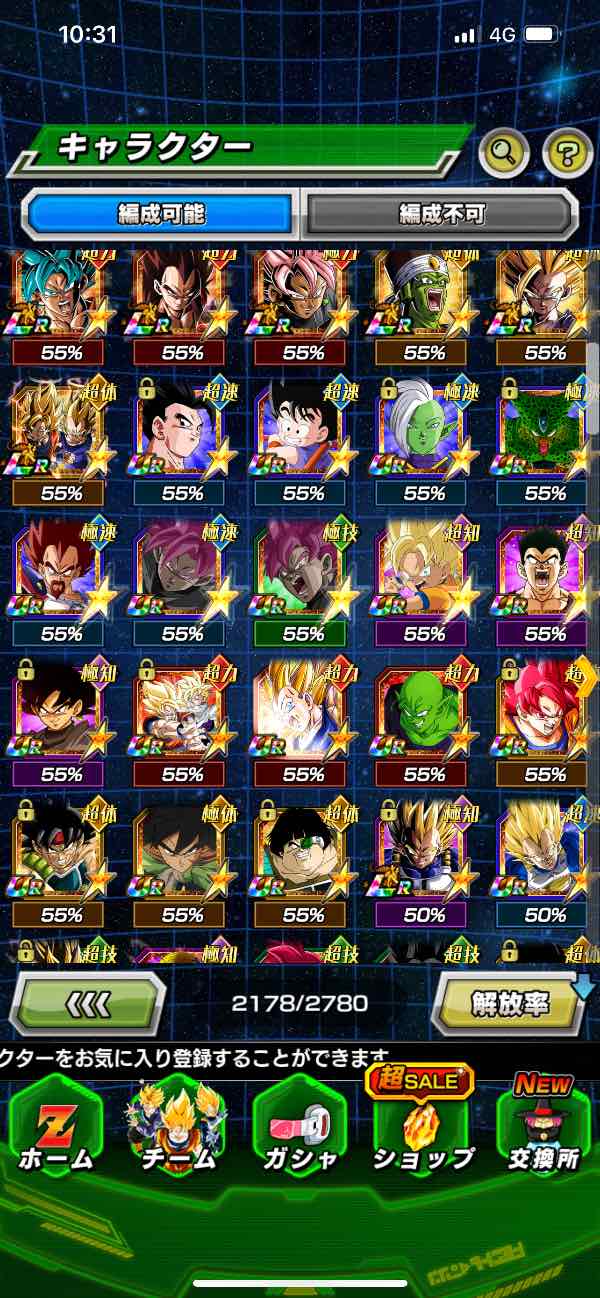Open the question mark help button
Screen dimensions: 600x1298
click(x=567, y=153)
